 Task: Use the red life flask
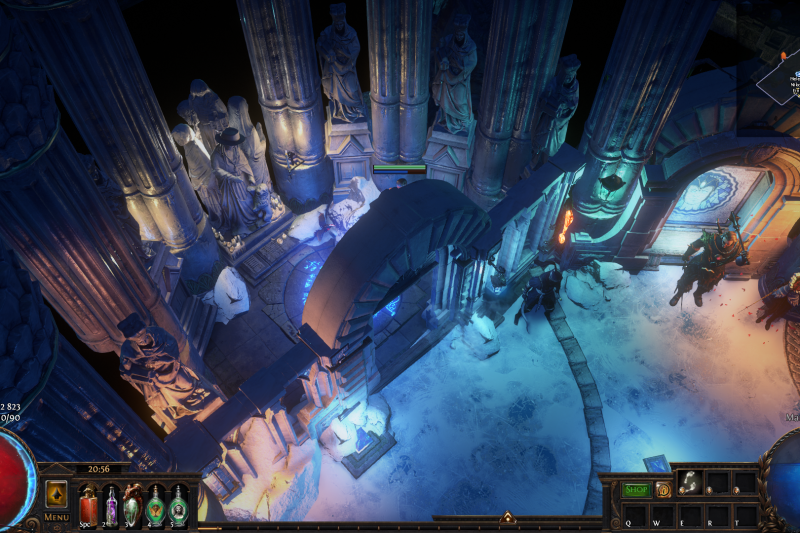[88, 502]
